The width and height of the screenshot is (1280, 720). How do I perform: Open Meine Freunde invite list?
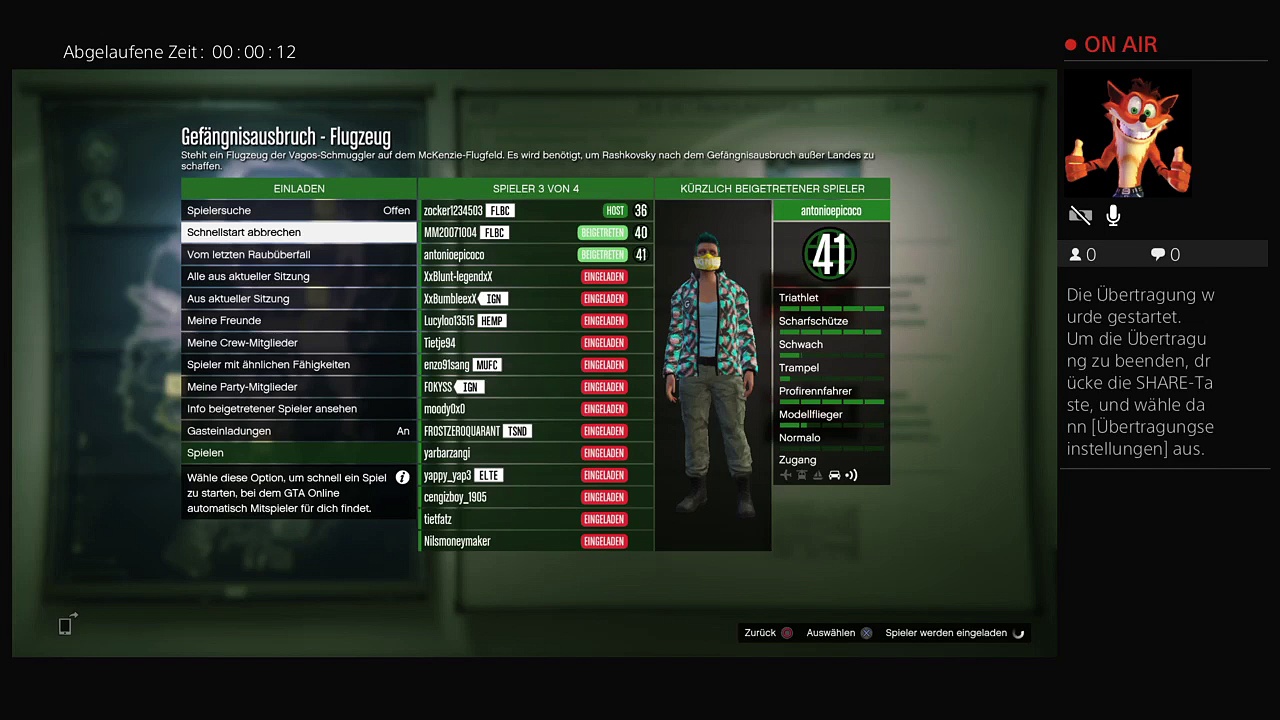(298, 321)
